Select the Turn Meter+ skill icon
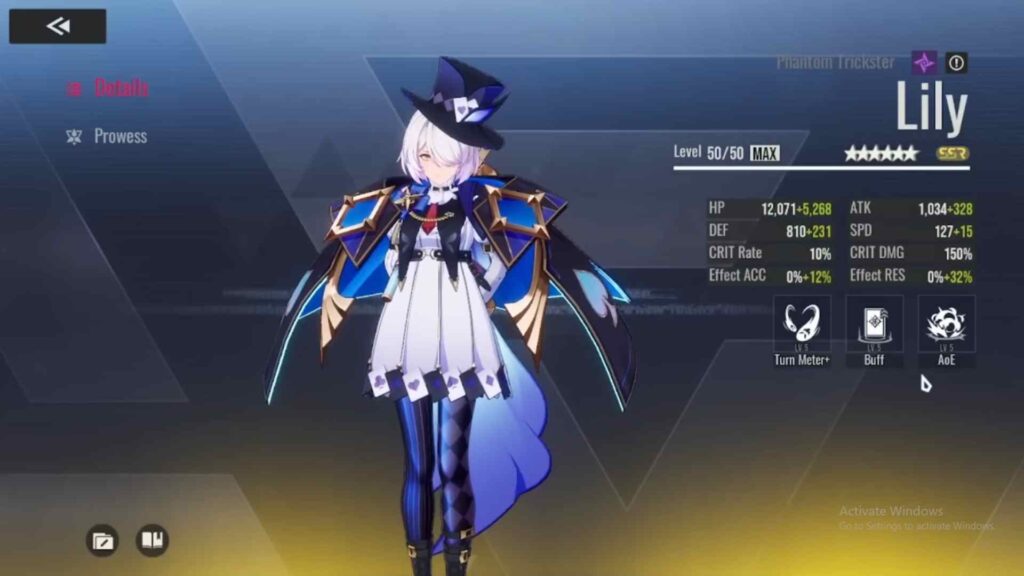 click(802, 324)
